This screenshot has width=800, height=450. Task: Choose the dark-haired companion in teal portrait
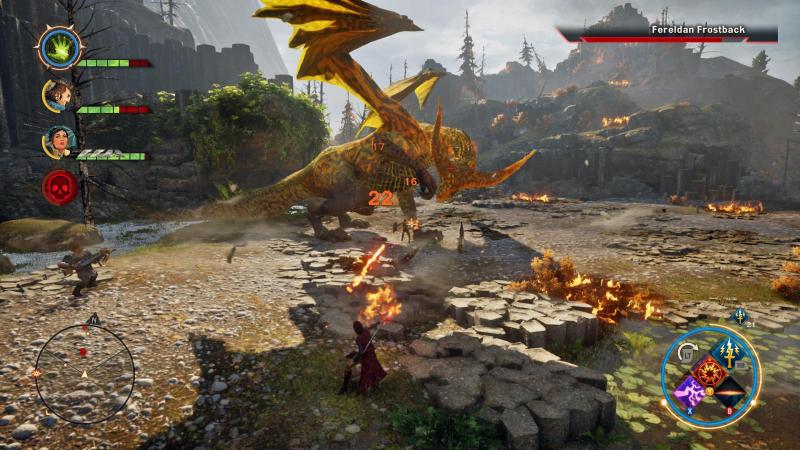point(56,141)
